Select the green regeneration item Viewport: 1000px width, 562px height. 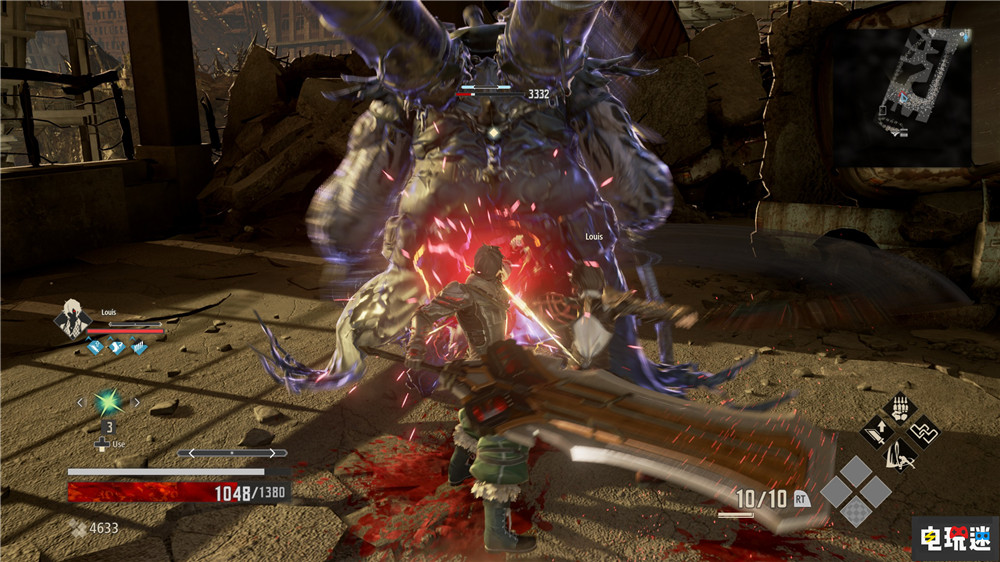107,402
